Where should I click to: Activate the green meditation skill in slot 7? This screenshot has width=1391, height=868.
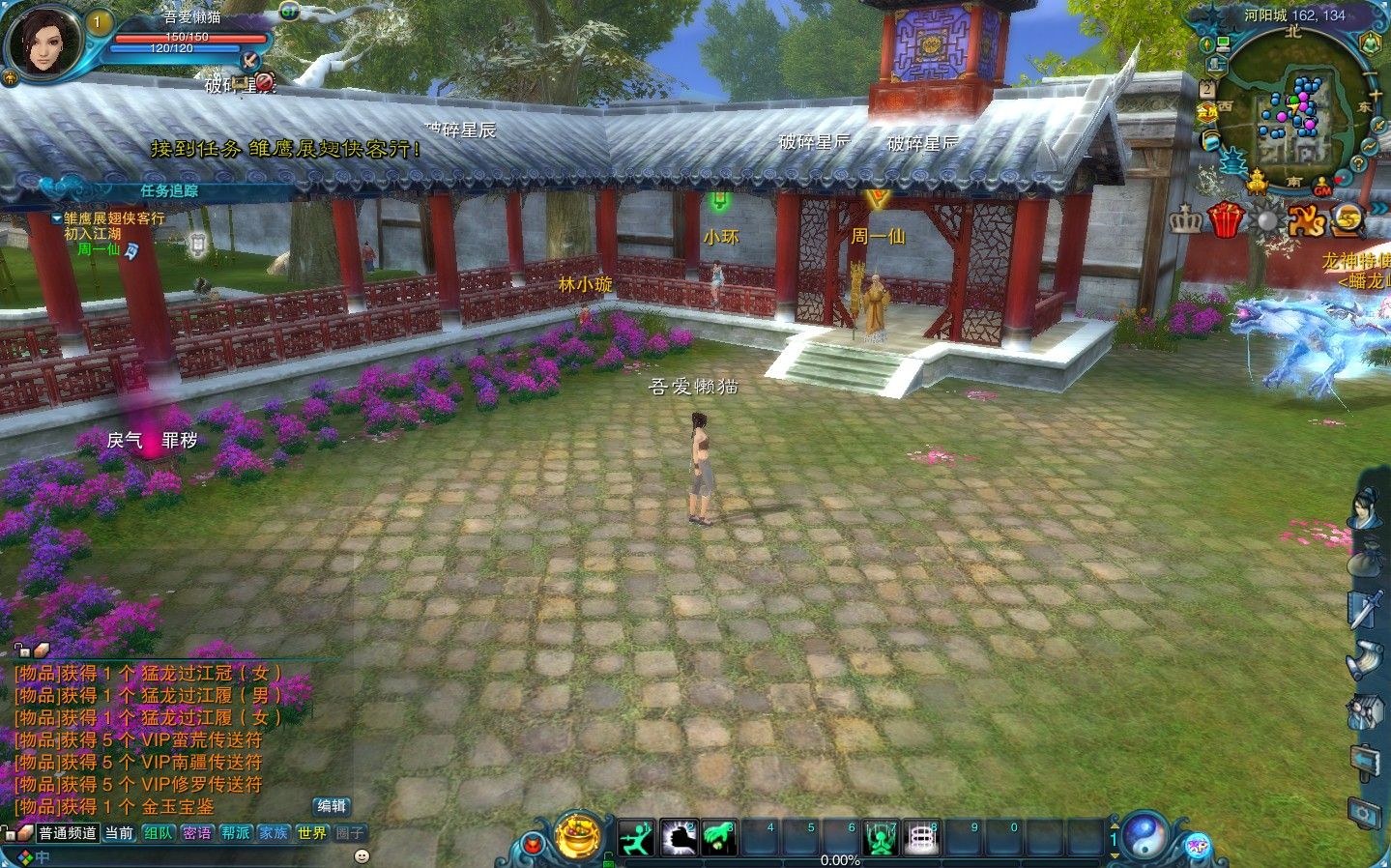(x=881, y=837)
